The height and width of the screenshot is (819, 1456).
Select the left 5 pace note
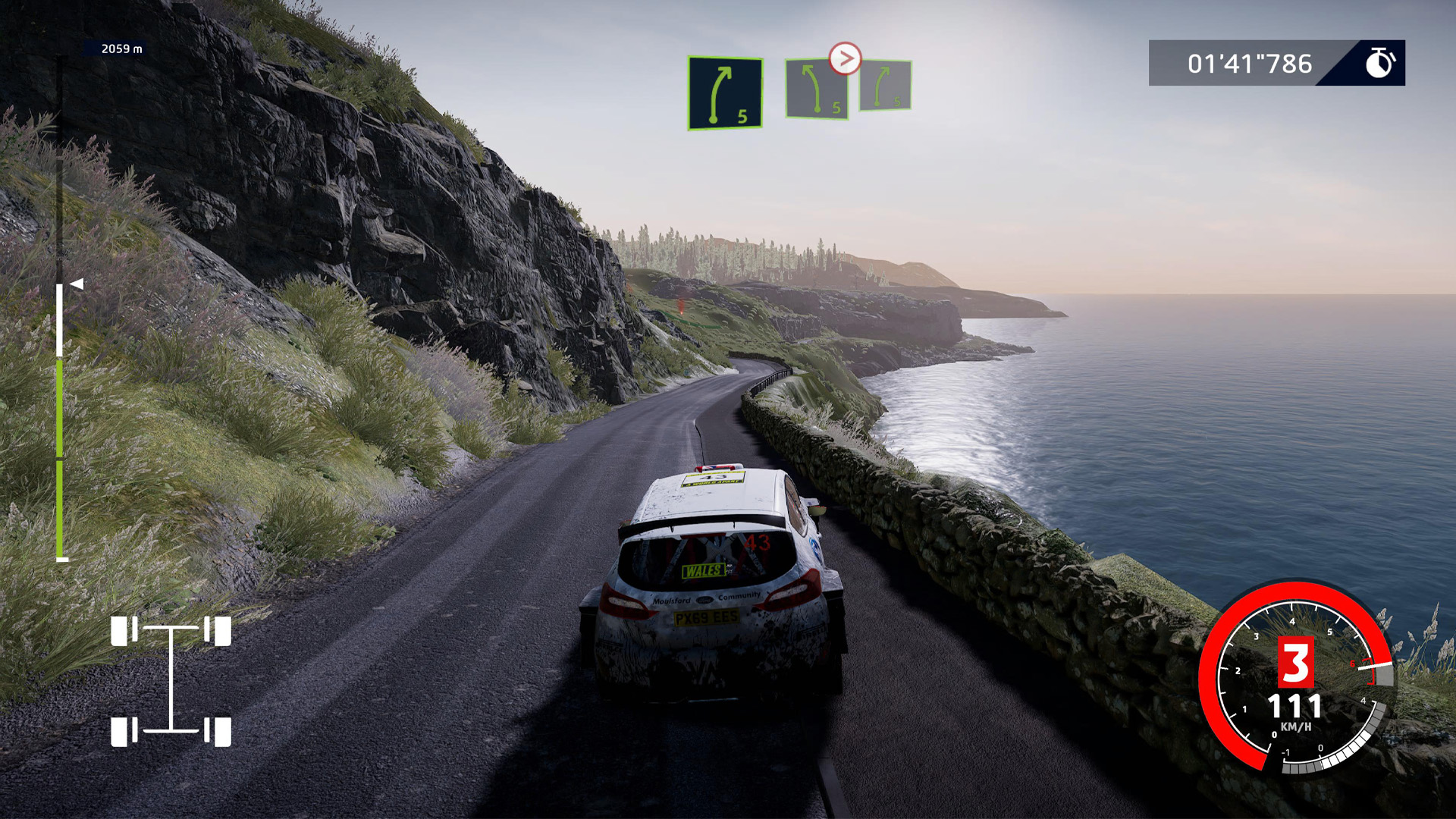pos(817,89)
